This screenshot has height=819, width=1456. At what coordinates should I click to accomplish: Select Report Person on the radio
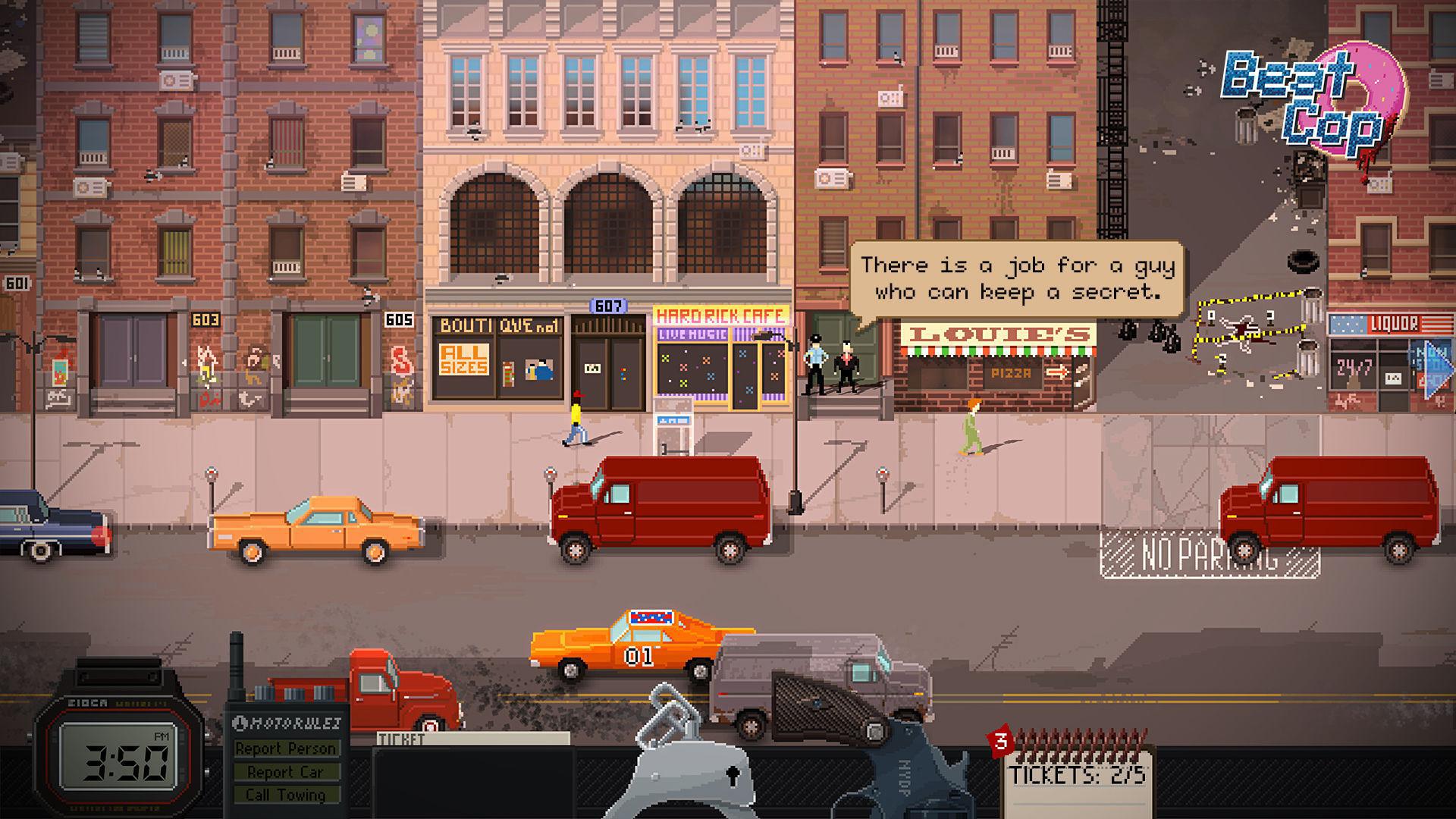pyautogui.click(x=286, y=749)
